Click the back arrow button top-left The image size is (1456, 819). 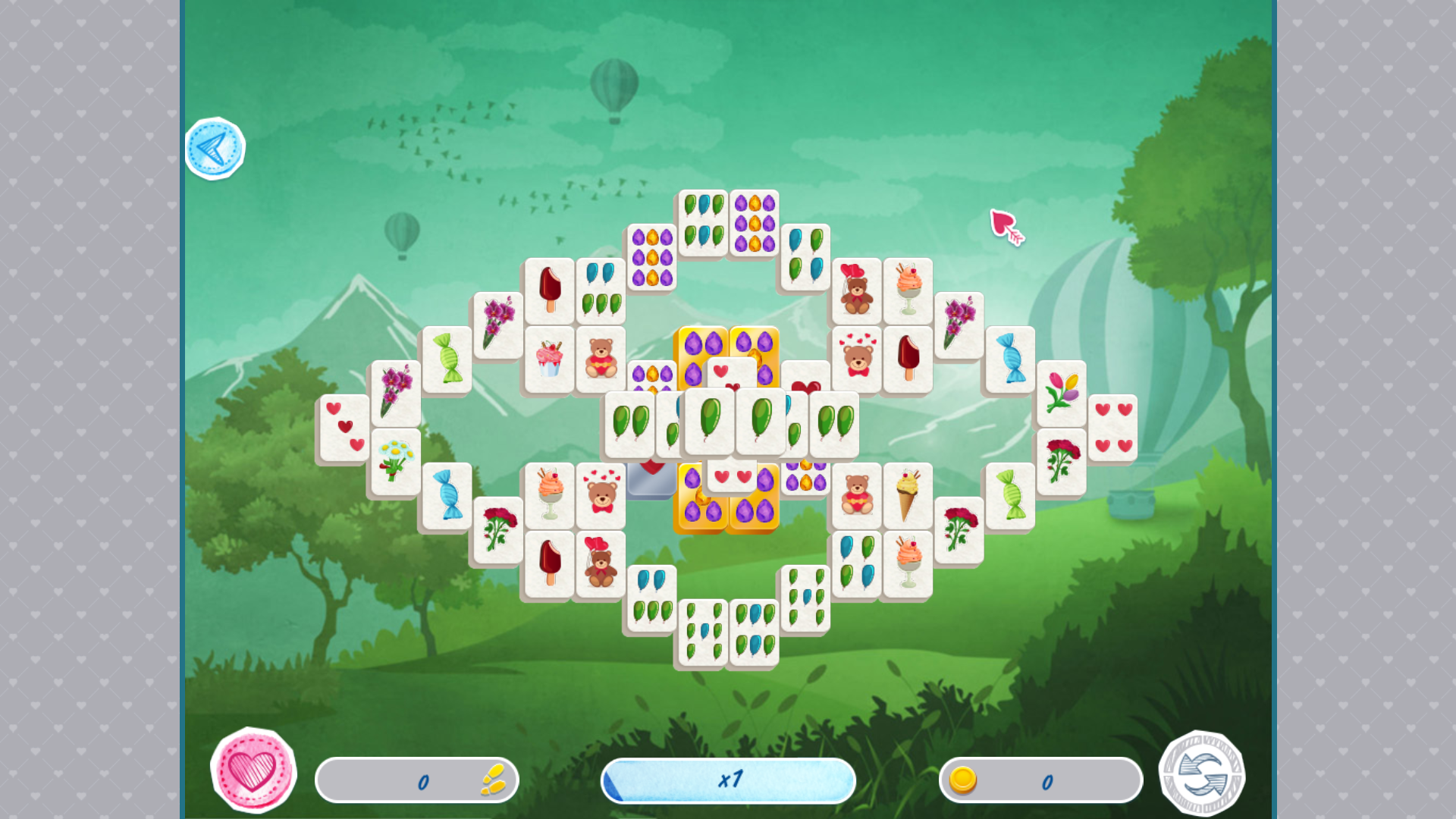tap(215, 148)
